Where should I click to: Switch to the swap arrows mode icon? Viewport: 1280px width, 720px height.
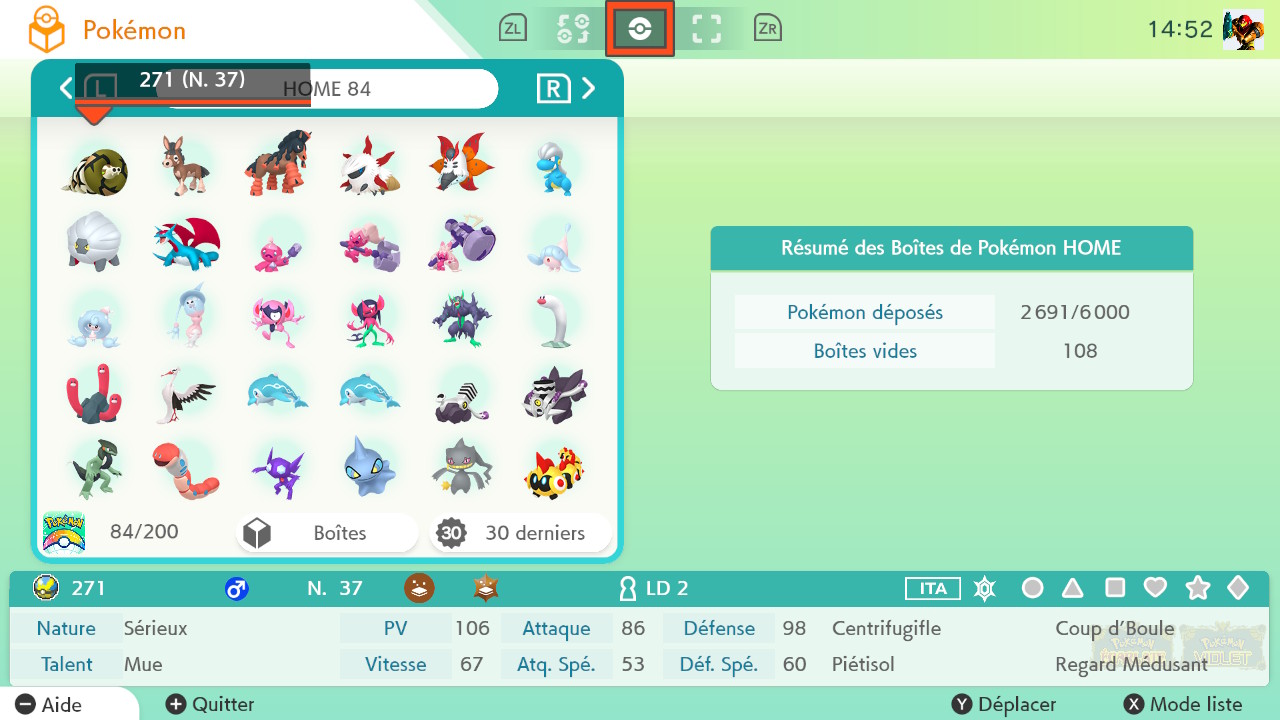click(x=572, y=29)
